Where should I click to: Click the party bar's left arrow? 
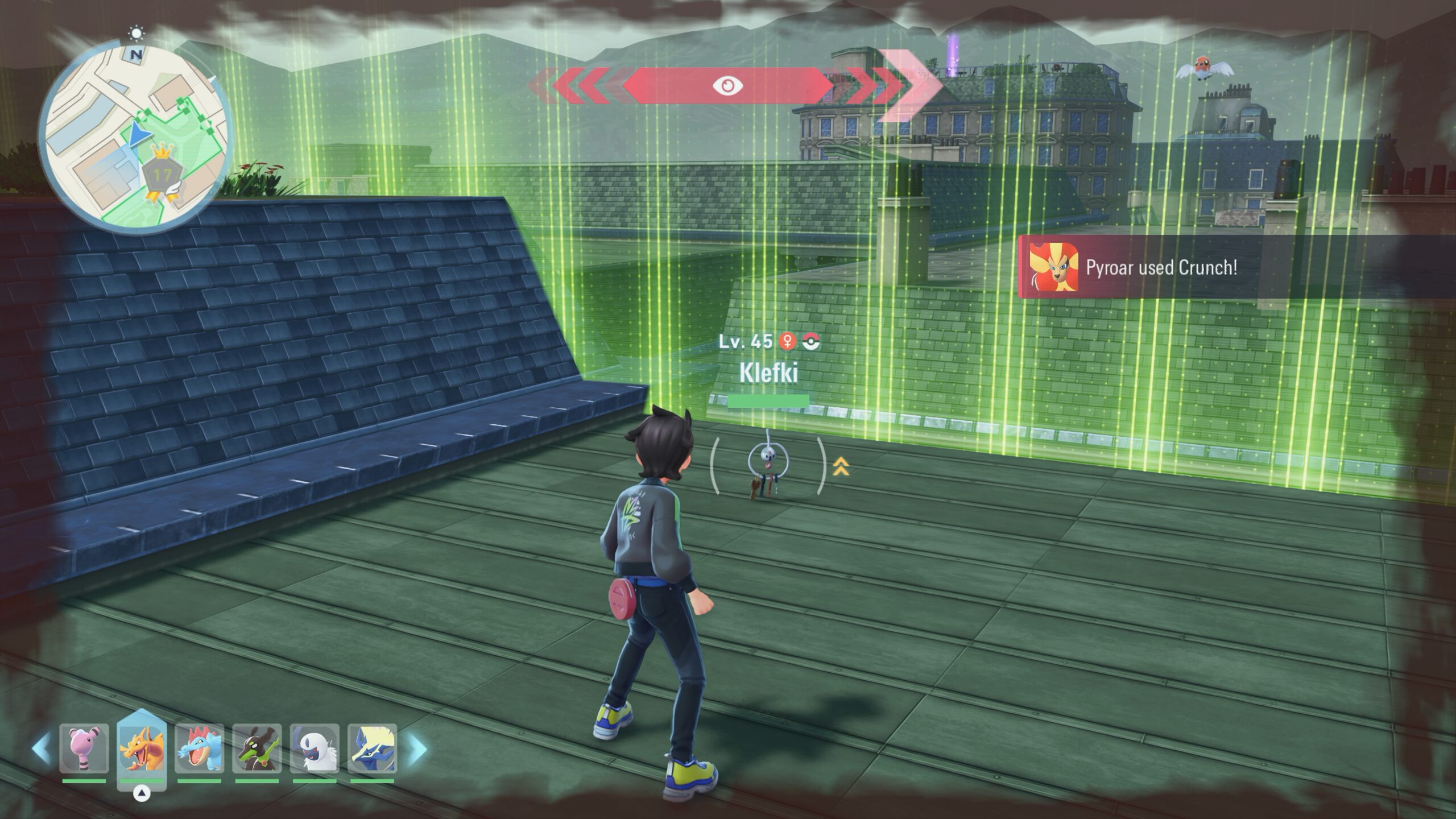tap(41, 748)
